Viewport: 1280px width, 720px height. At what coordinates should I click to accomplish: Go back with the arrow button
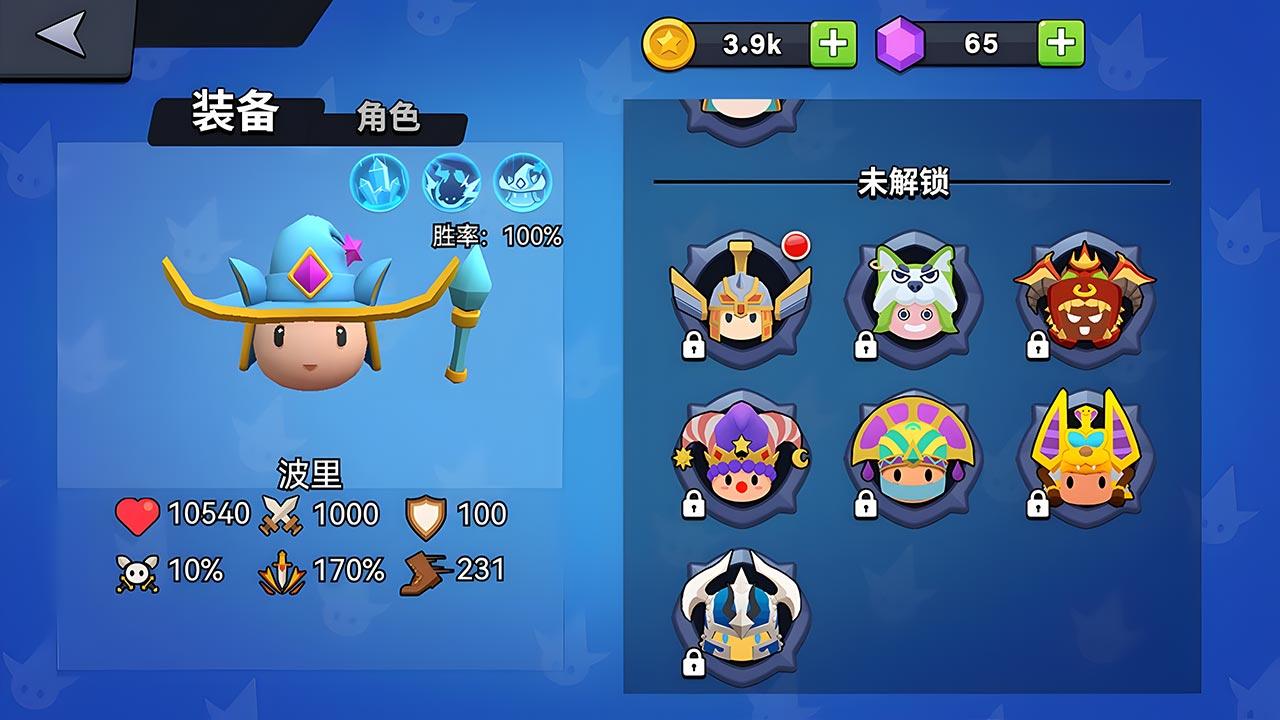point(62,36)
